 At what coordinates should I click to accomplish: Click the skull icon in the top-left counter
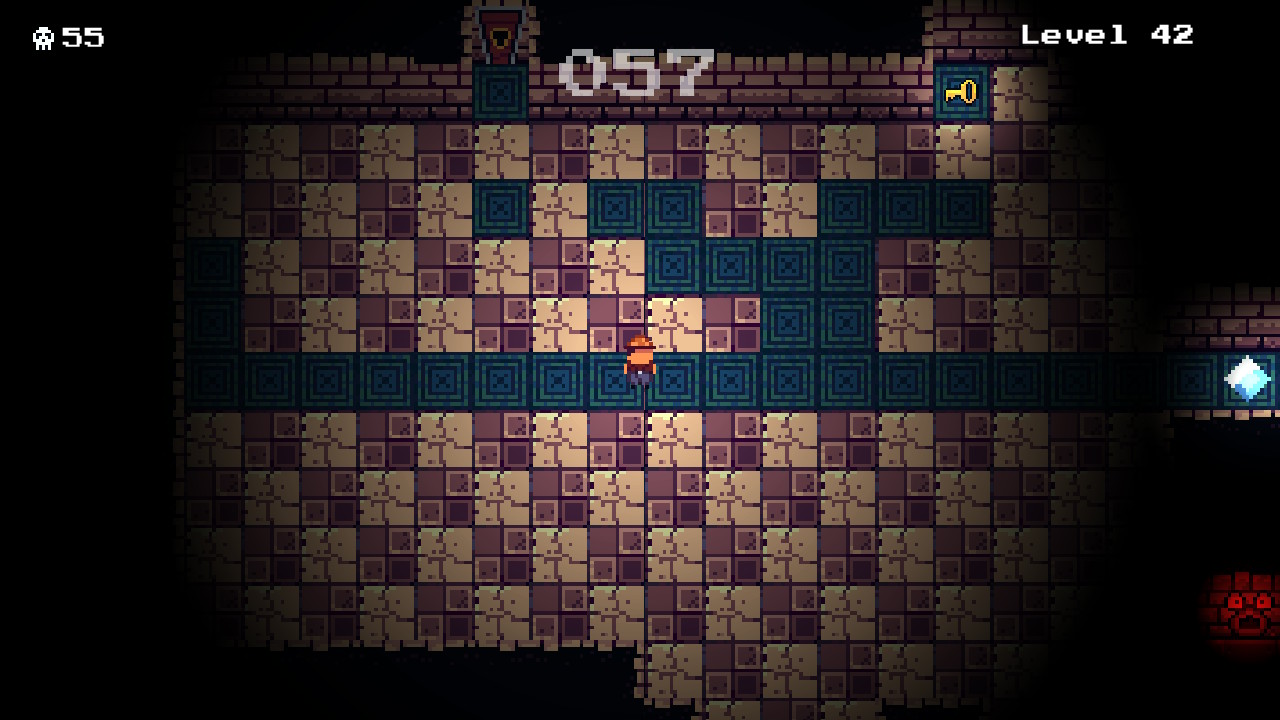pos(45,37)
